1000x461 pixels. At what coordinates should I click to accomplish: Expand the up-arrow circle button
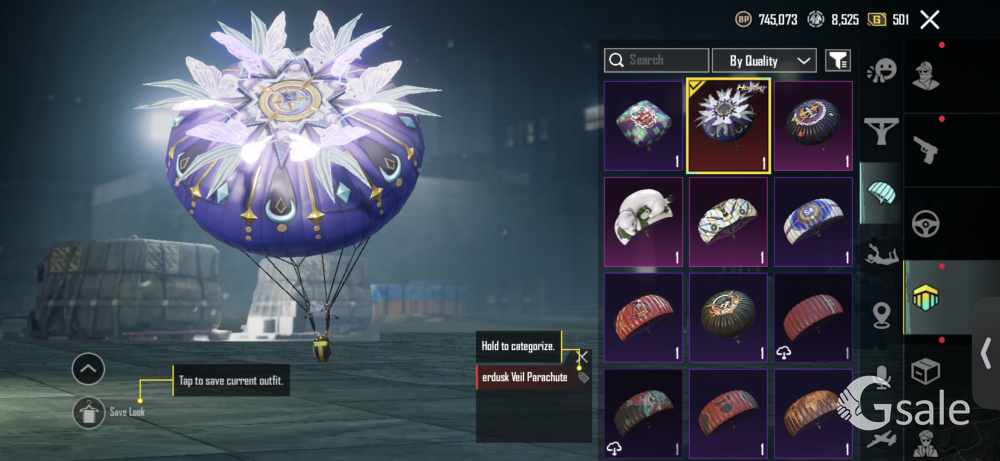point(88,369)
